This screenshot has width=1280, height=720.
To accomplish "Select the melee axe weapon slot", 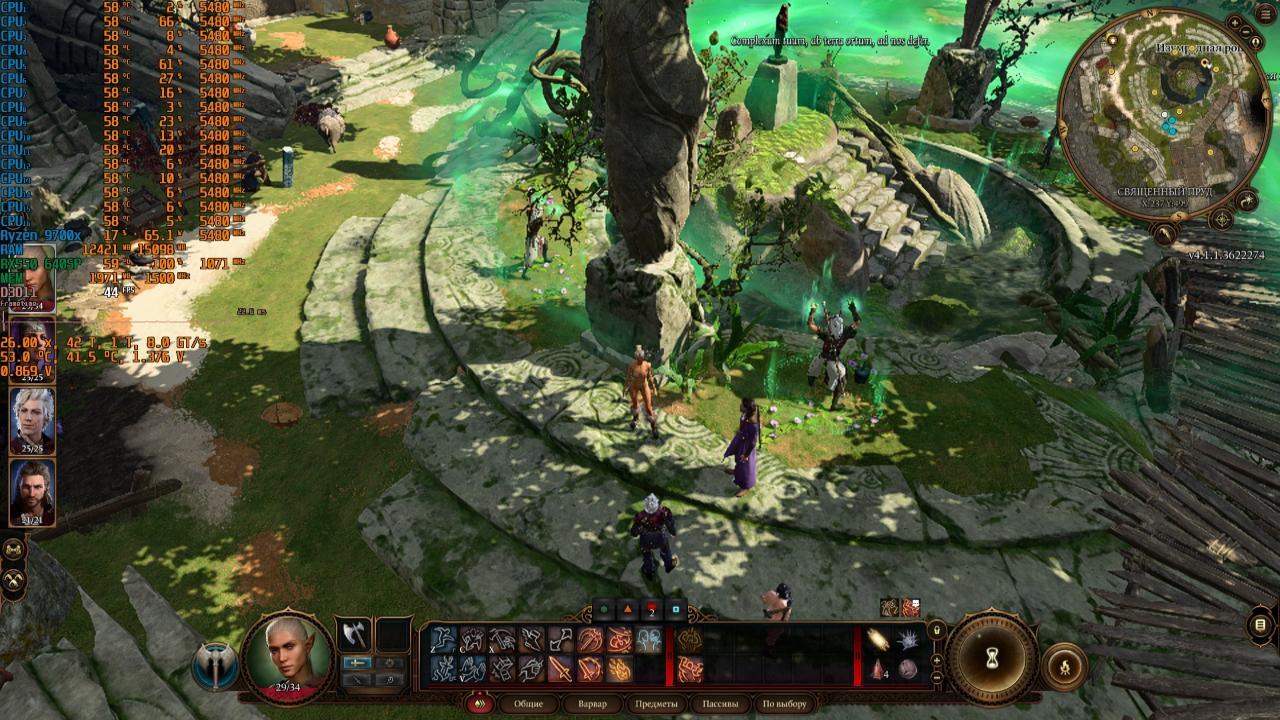I will (352, 634).
